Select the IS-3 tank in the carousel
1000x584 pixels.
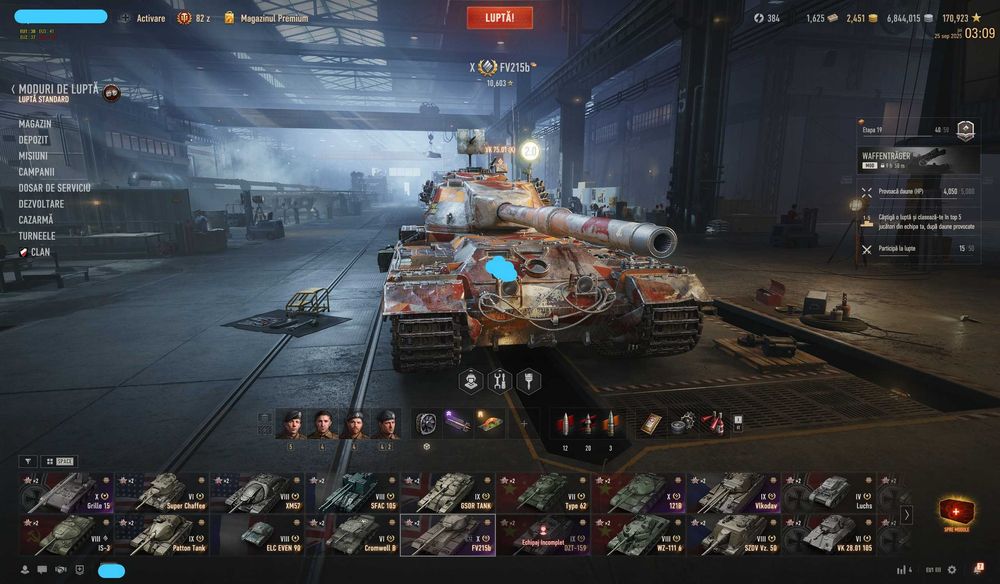(x=66, y=535)
